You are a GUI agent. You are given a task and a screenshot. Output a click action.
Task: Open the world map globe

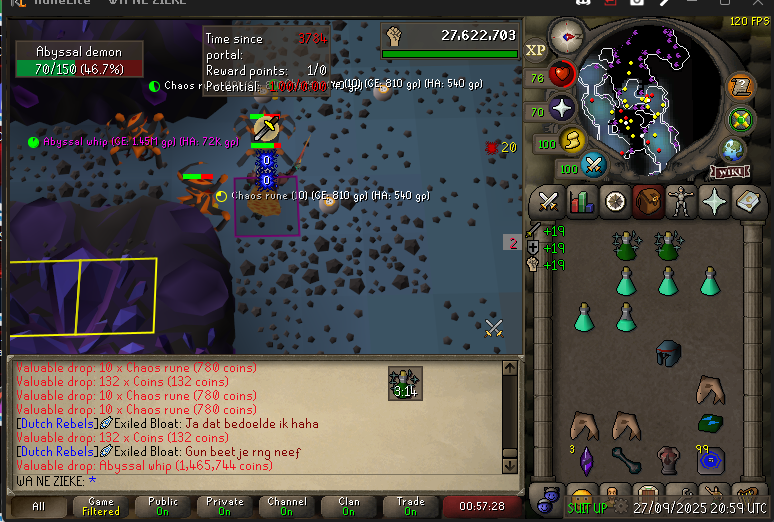[x=733, y=150]
